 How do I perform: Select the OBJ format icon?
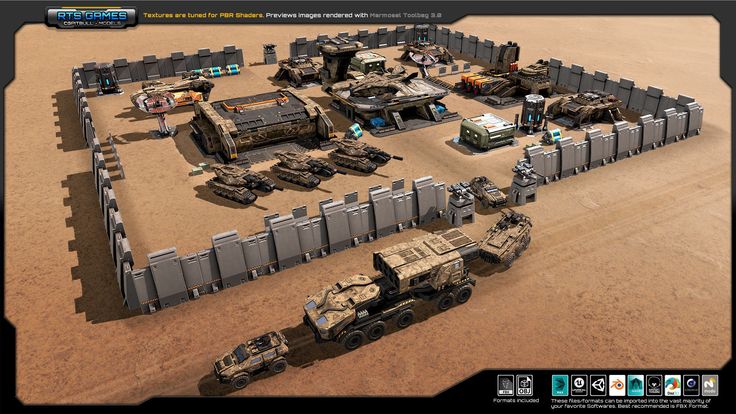(524, 384)
